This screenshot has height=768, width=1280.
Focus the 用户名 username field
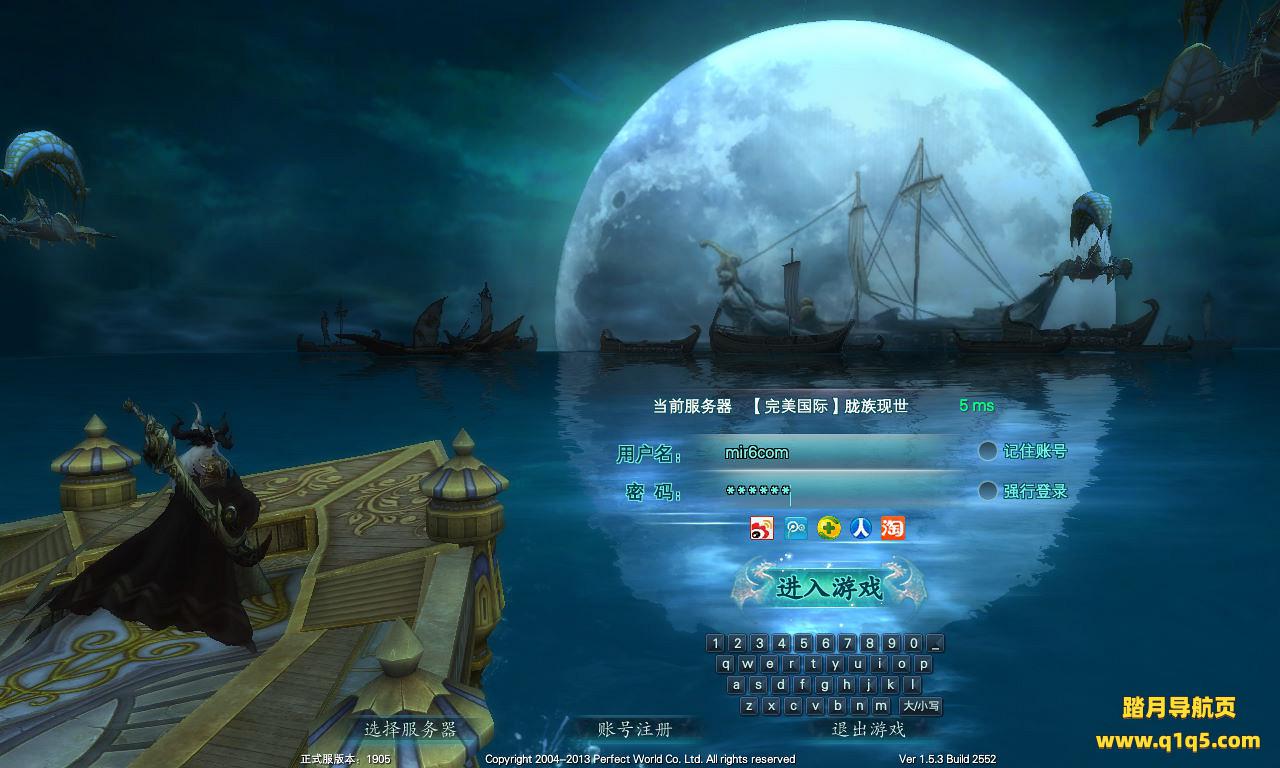pyautogui.click(x=830, y=453)
